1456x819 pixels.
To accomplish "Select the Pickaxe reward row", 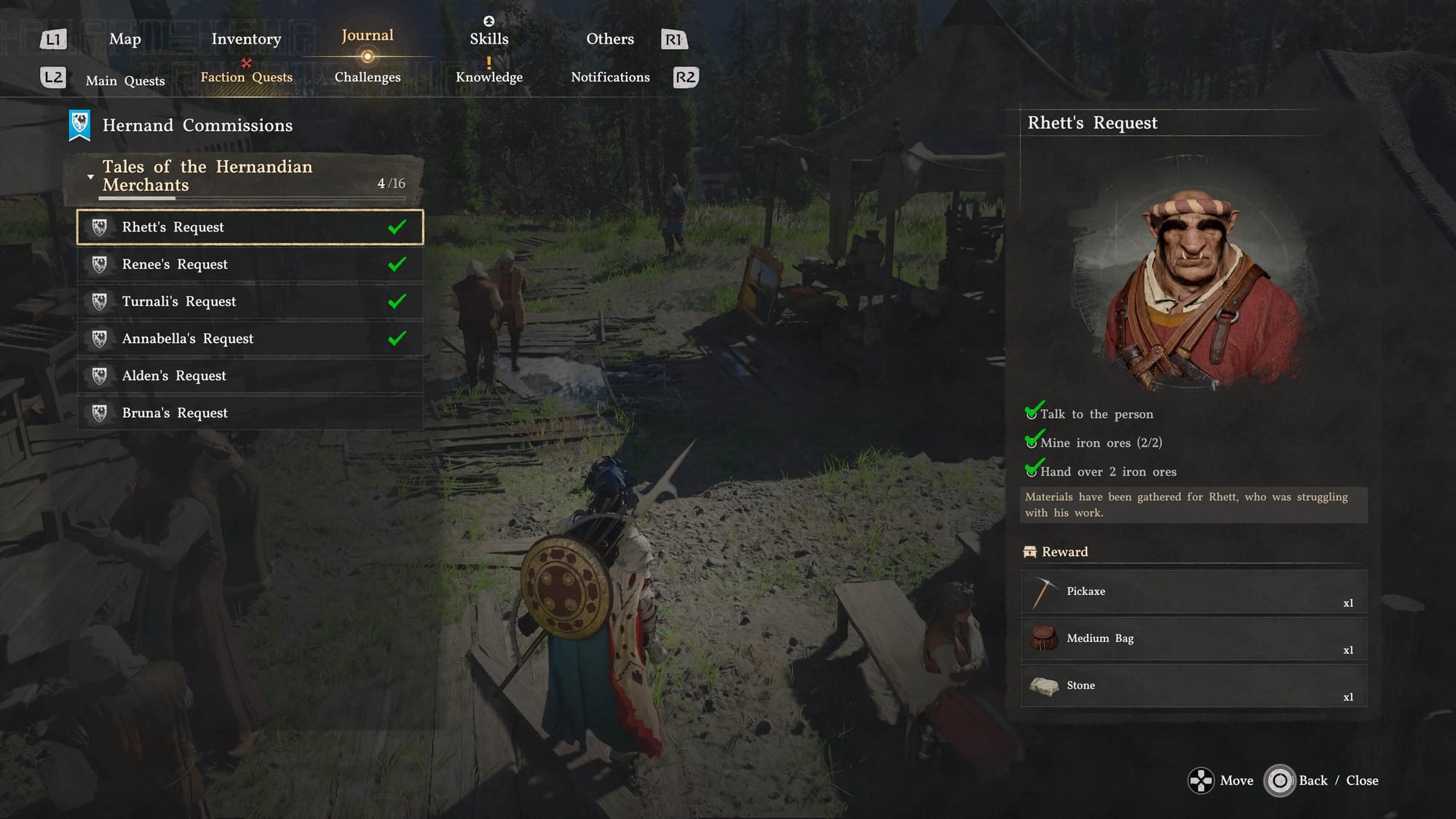I will coord(1194,592).
